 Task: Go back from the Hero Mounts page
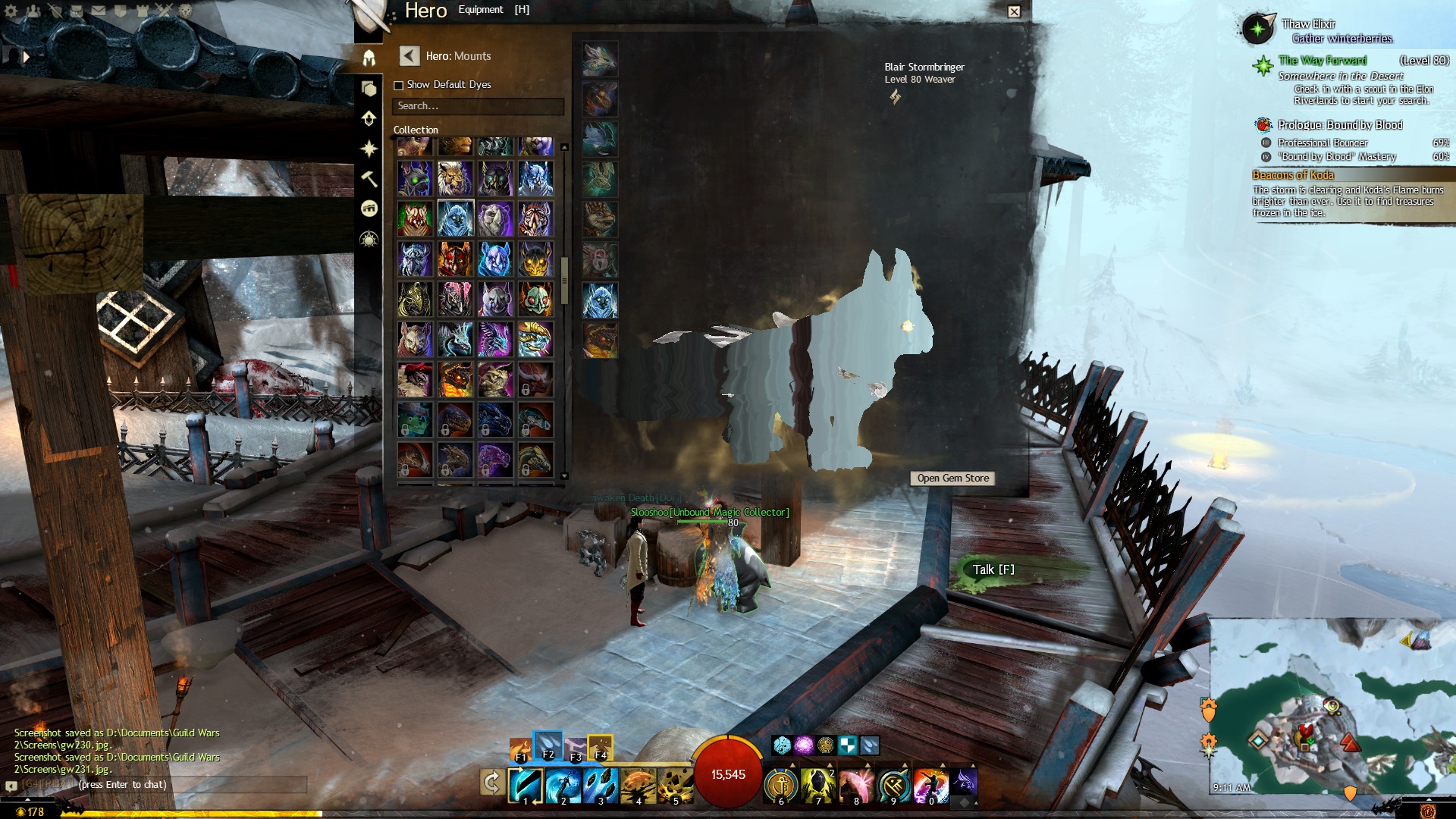[409, 55]
